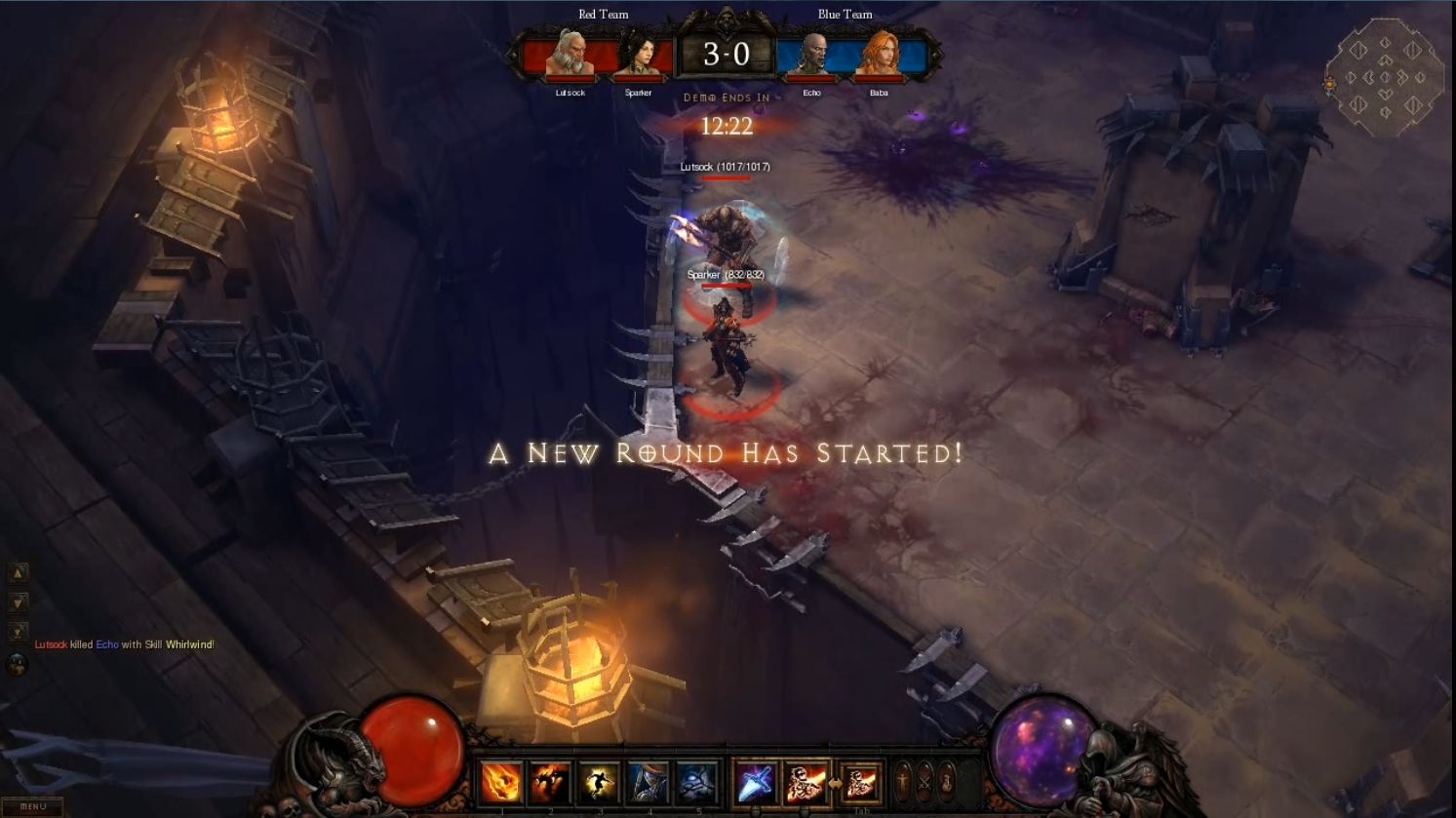Click Echo's portrait on Blue Team
This screenshot has height=818, width=1456.
[x=812, y=54]
